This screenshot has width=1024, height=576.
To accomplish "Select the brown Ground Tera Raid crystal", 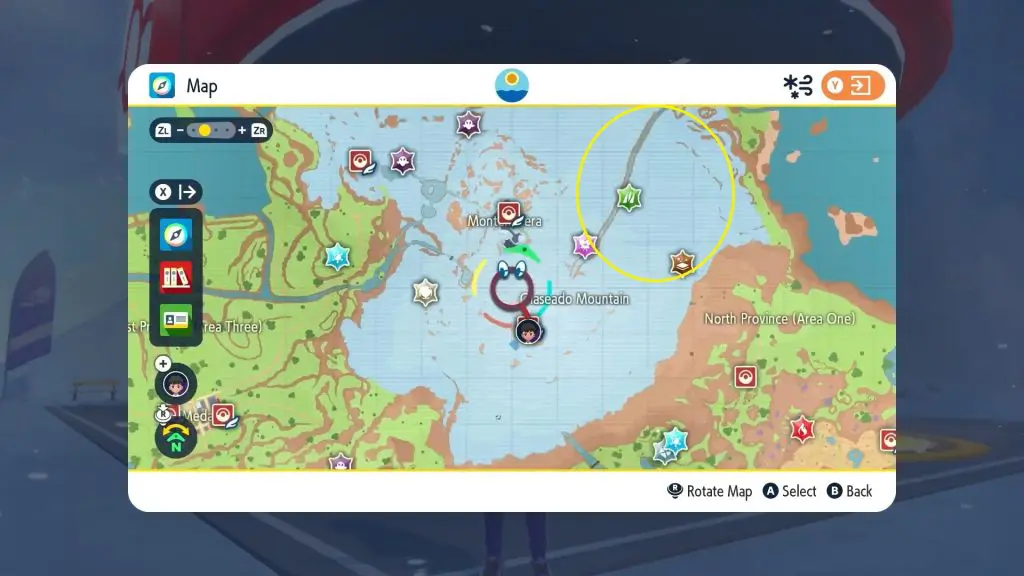I will pyautogui.click(x=682, y=263).
